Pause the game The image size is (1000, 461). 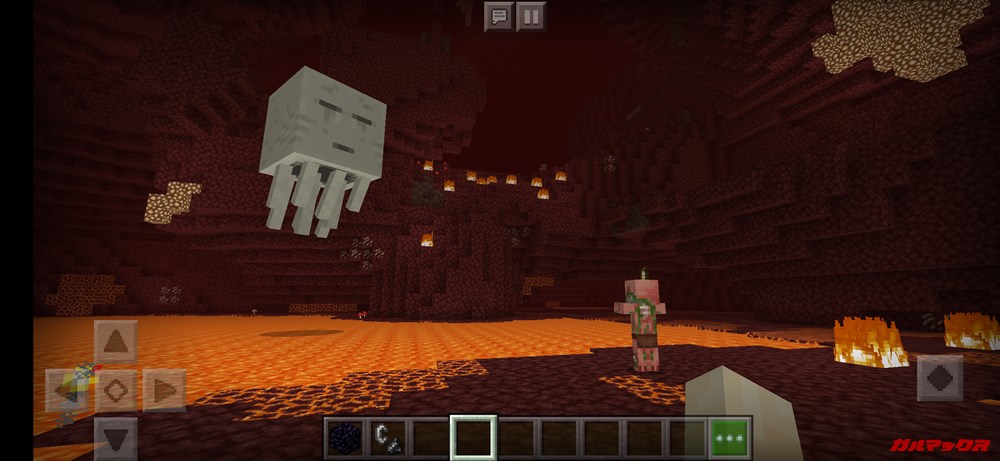531,16
